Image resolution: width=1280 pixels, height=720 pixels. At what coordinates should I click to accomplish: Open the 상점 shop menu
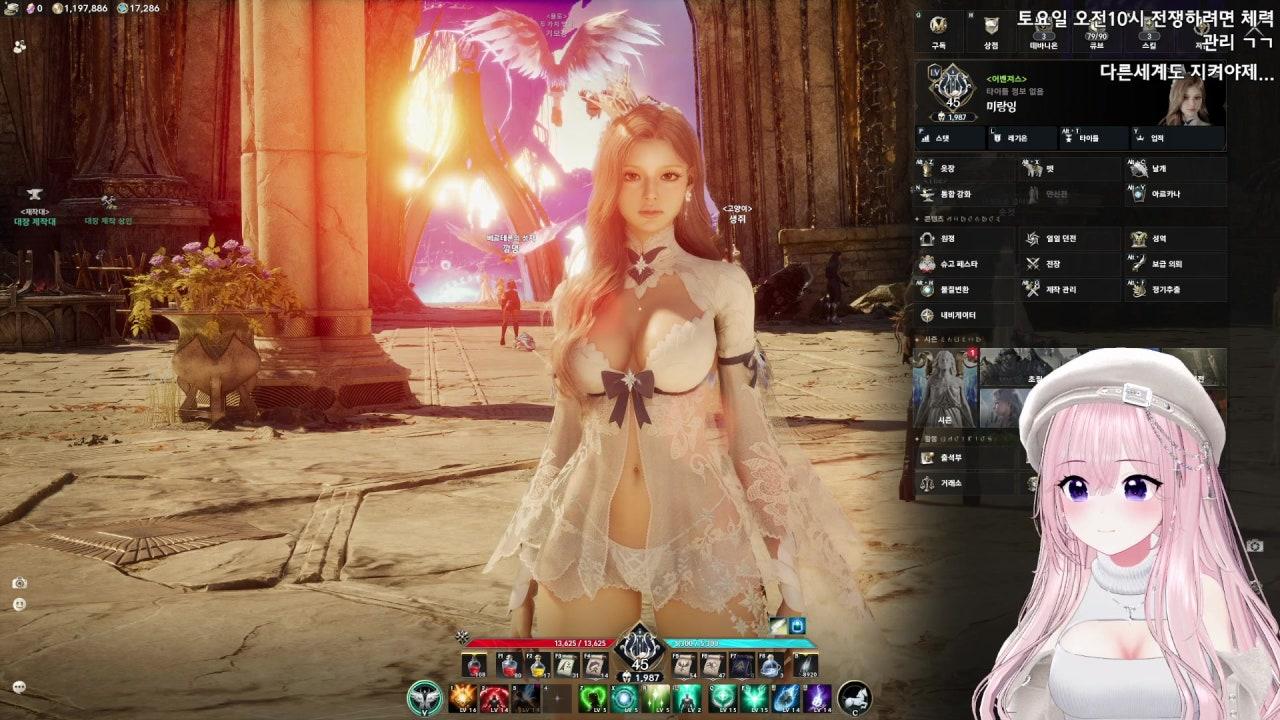pos(990,30)
